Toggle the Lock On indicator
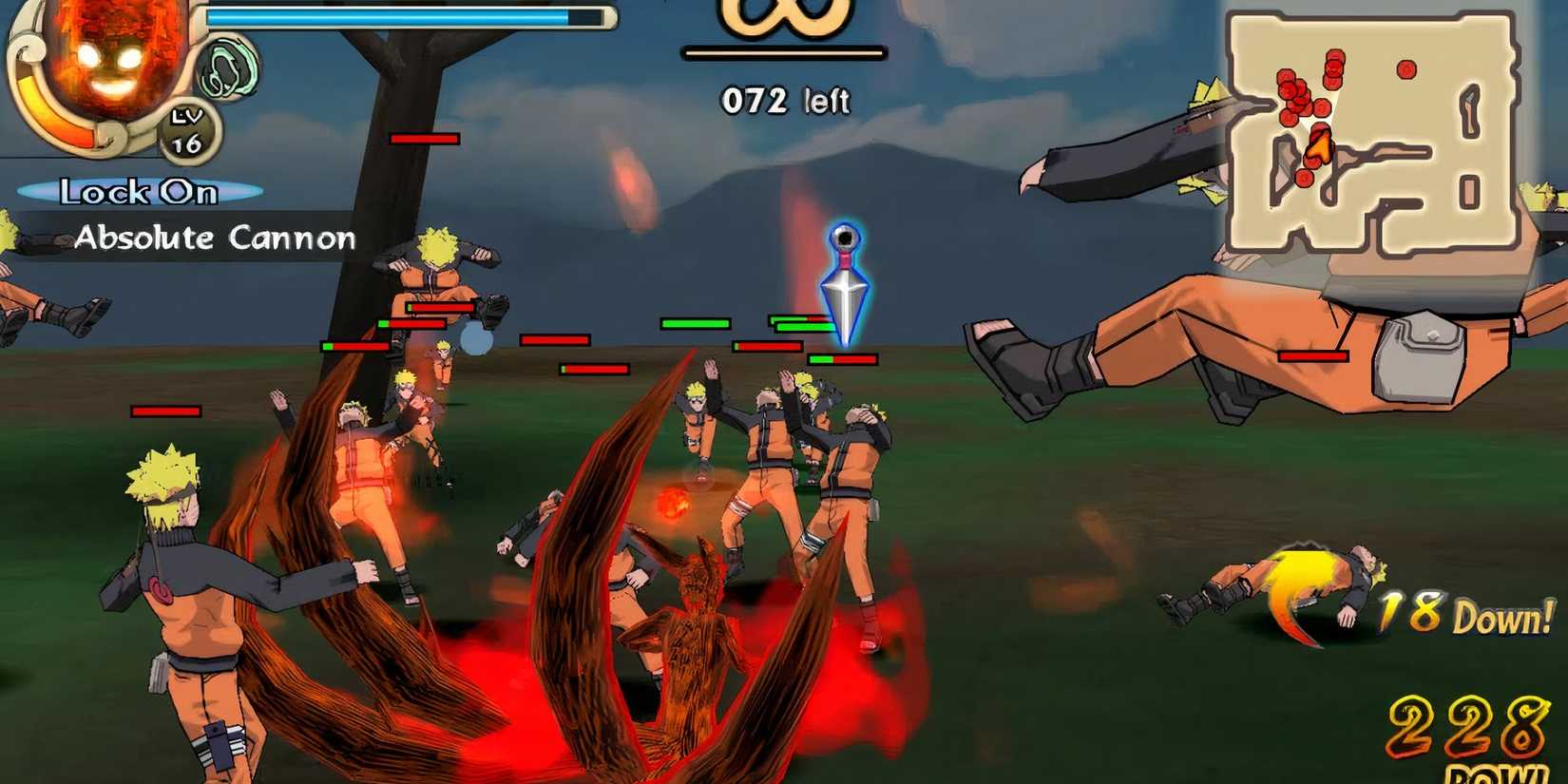The height and width of the screenshot is (784, 1568). click(x=139, y=192)
